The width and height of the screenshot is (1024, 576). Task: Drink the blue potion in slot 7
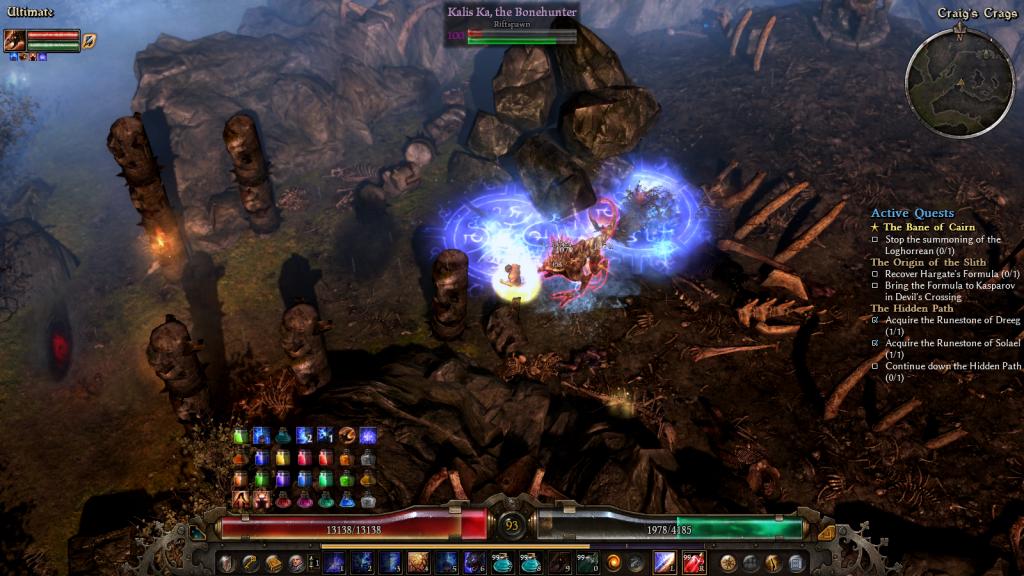click(503, 563)
